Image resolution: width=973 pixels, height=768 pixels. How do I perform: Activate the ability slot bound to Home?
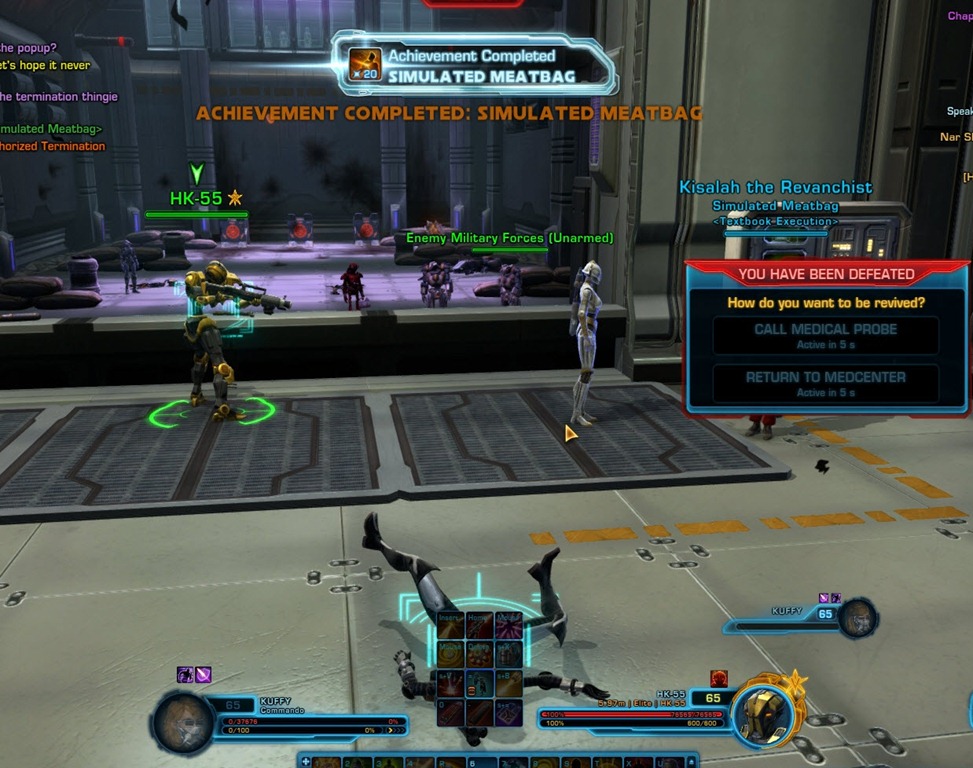[480, 627]
